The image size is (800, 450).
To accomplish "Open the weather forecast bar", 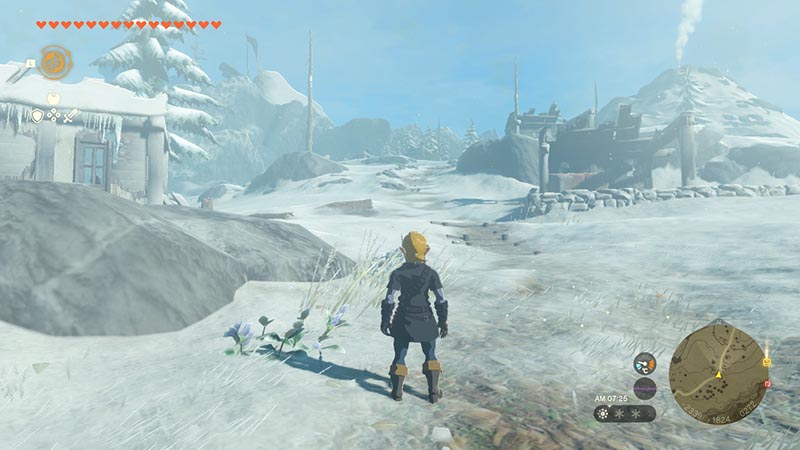I will click(x=624, y=412).
